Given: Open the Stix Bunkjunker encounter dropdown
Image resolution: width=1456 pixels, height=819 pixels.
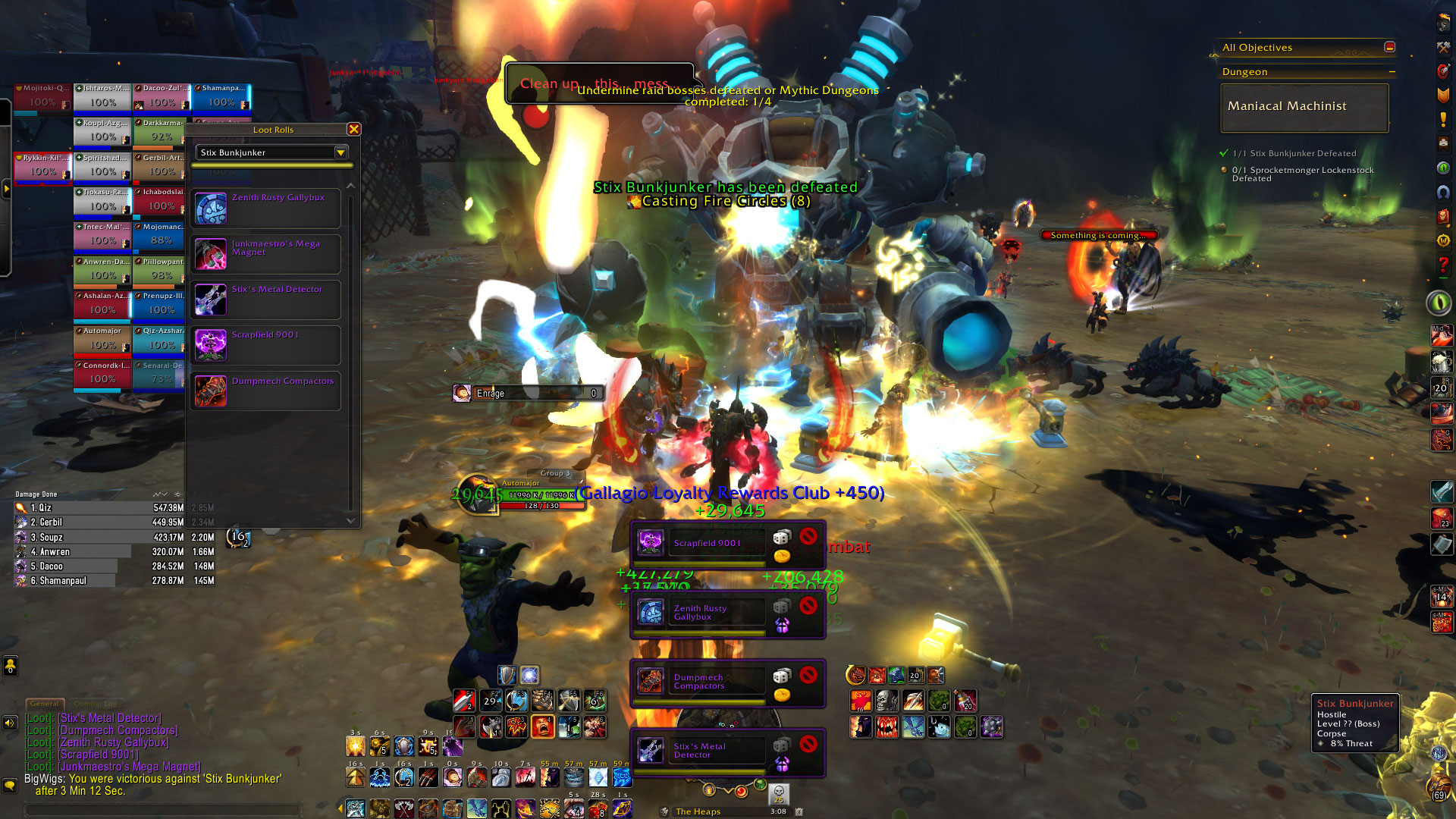Looking at the screenshot, I should click(340, 152).
